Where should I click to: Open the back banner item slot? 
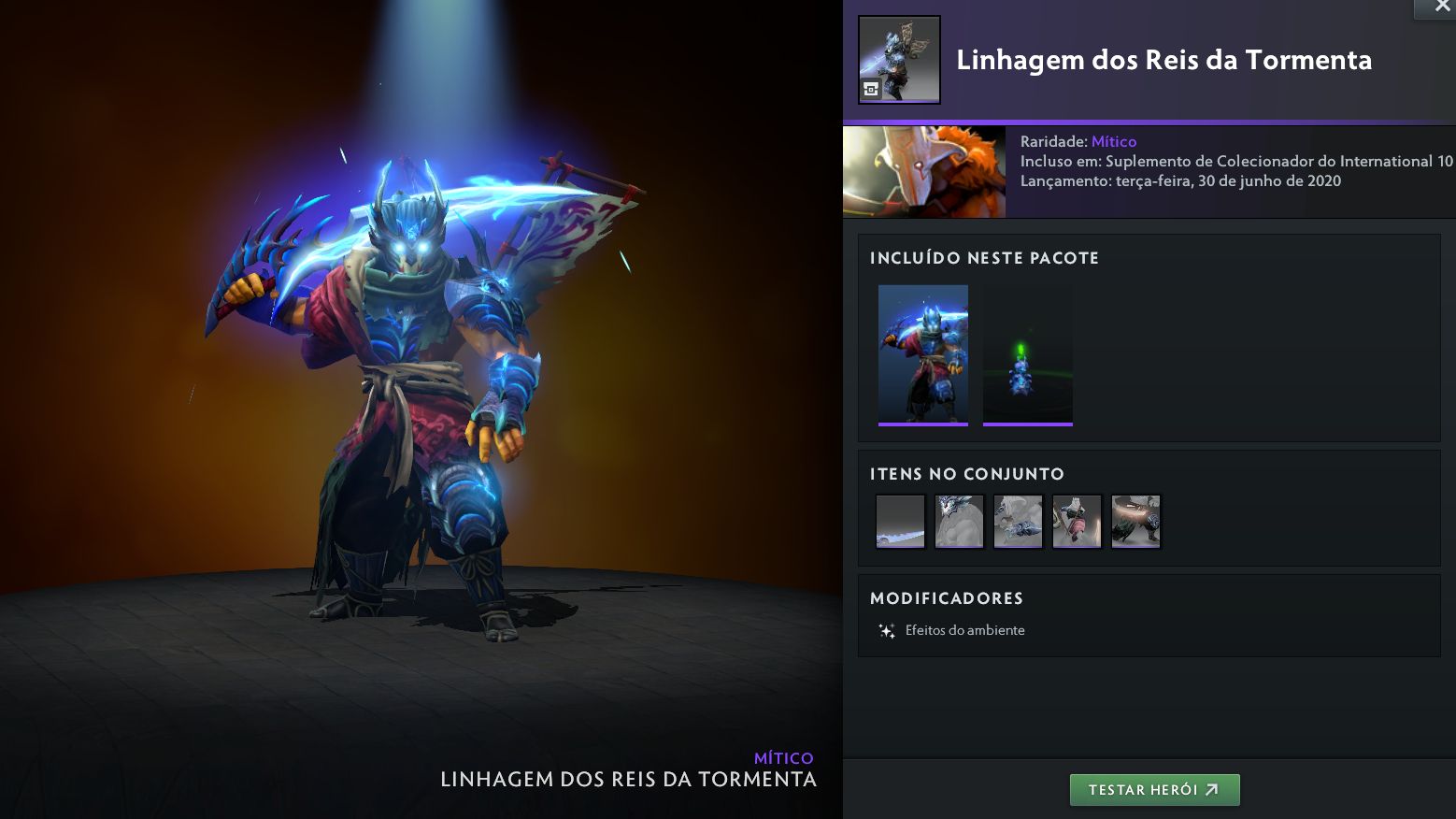1077,522
